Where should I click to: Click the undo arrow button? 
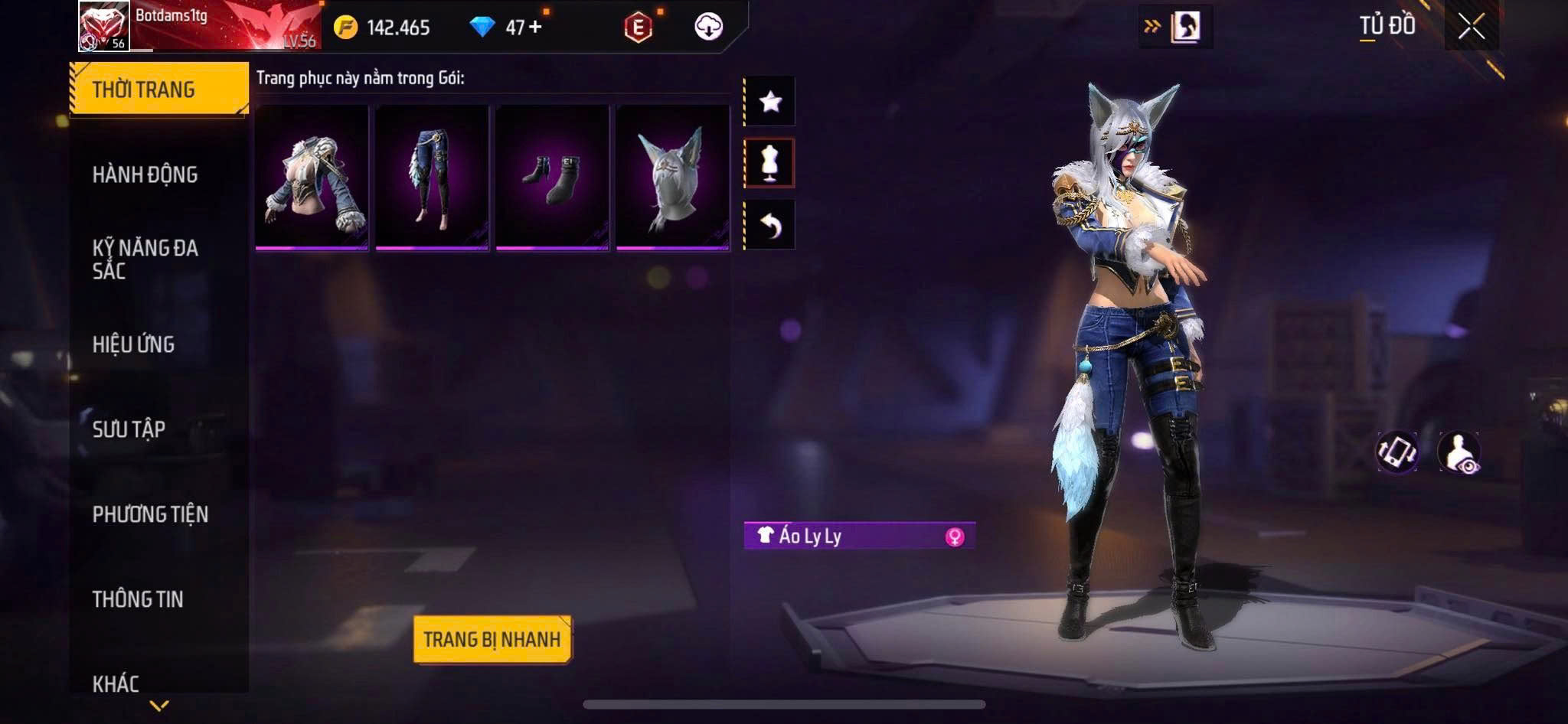tap(770, 225)
